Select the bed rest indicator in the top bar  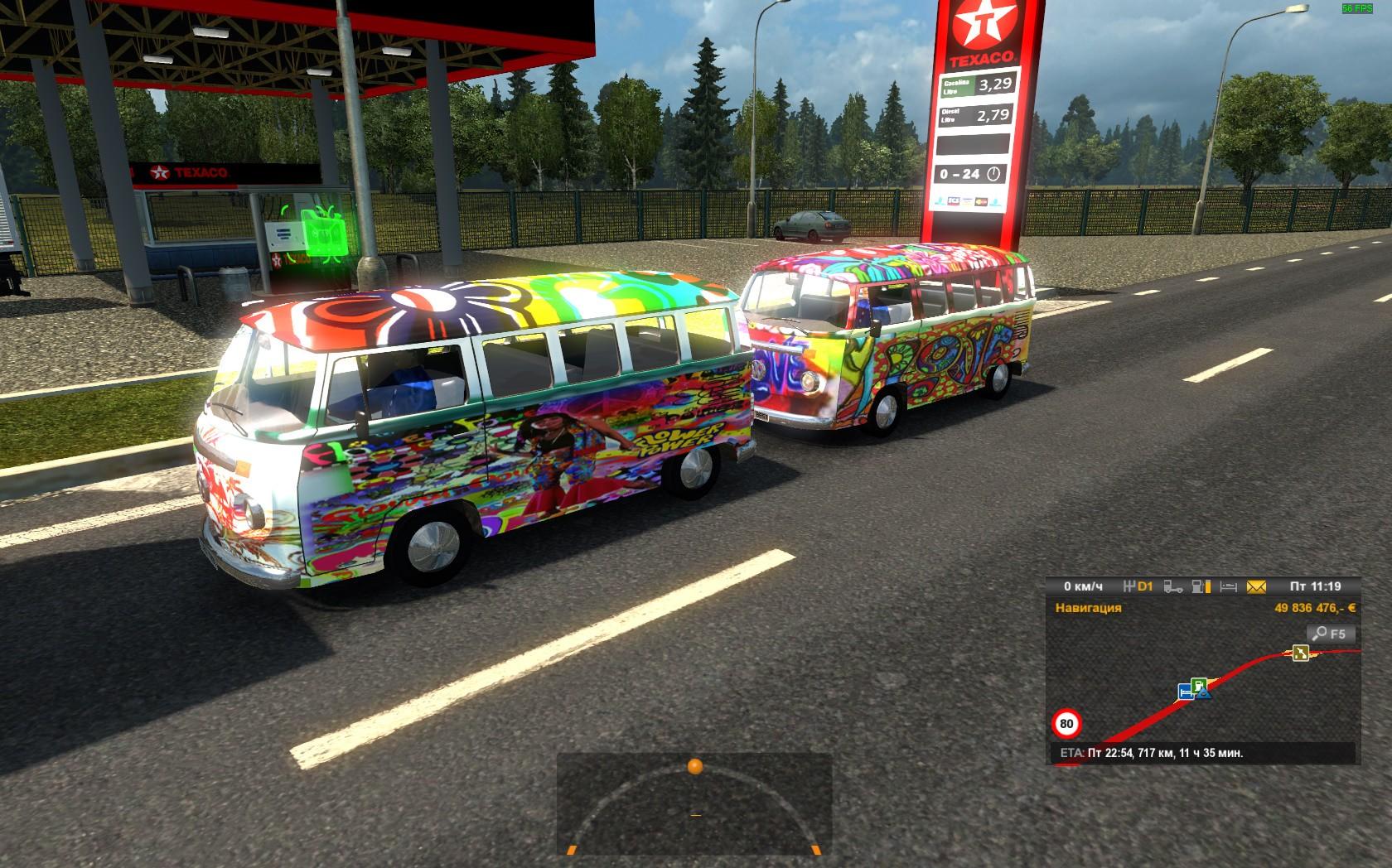point(1228,587)
